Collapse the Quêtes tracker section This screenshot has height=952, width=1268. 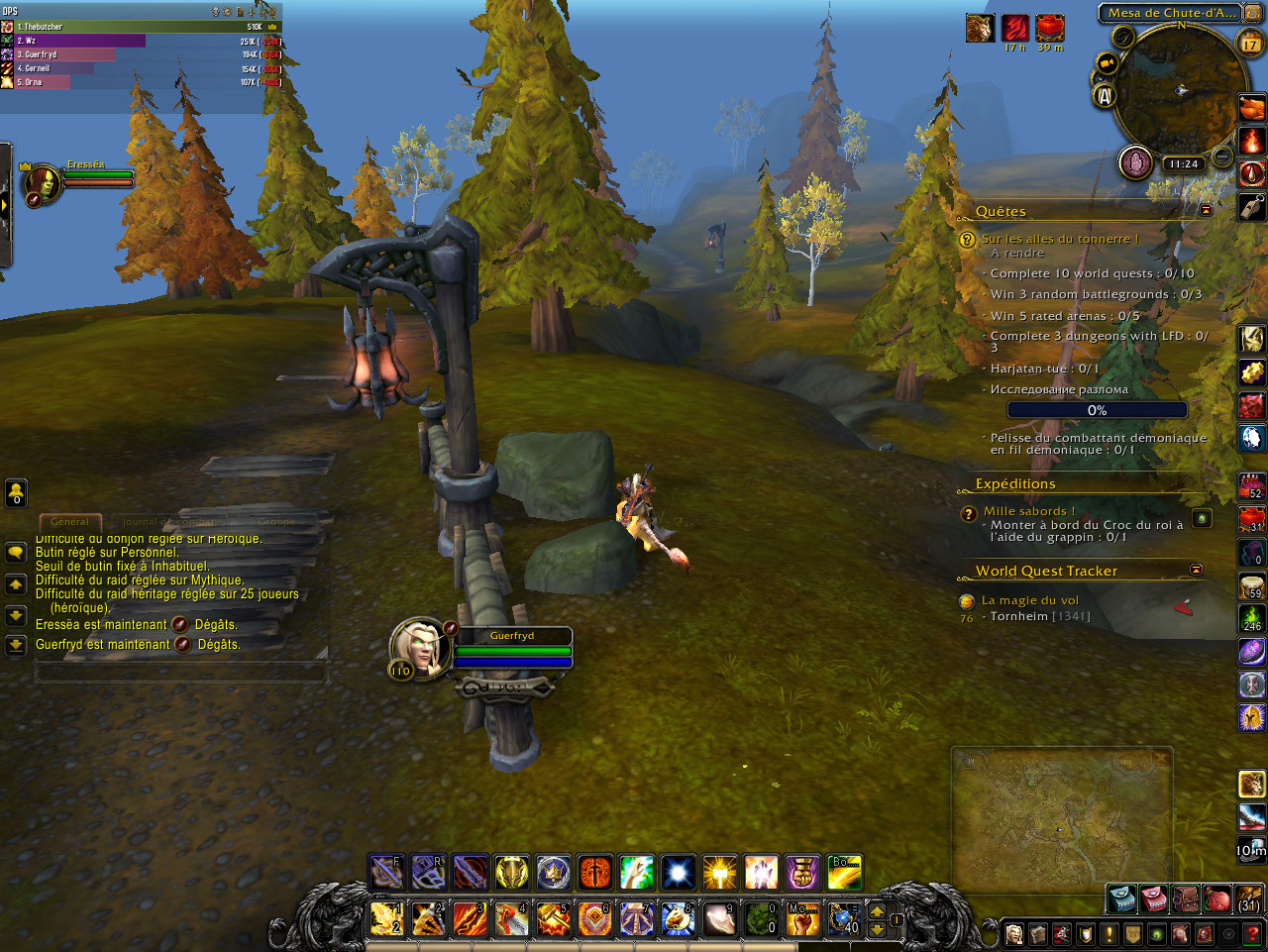[x=1206, y=210]
